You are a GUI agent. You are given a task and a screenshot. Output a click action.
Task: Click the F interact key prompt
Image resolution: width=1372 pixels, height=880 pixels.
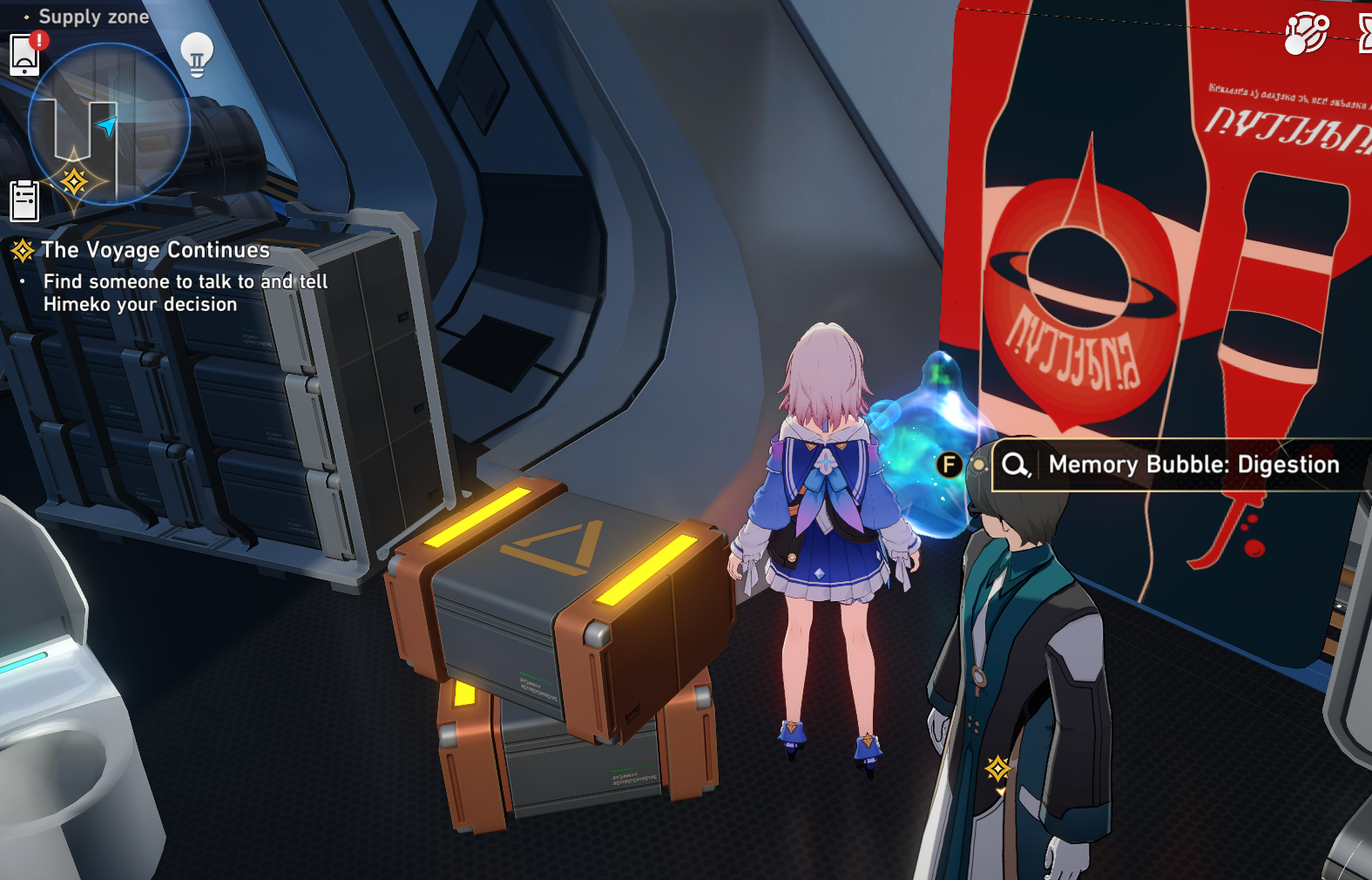click(x=949, y=464)
